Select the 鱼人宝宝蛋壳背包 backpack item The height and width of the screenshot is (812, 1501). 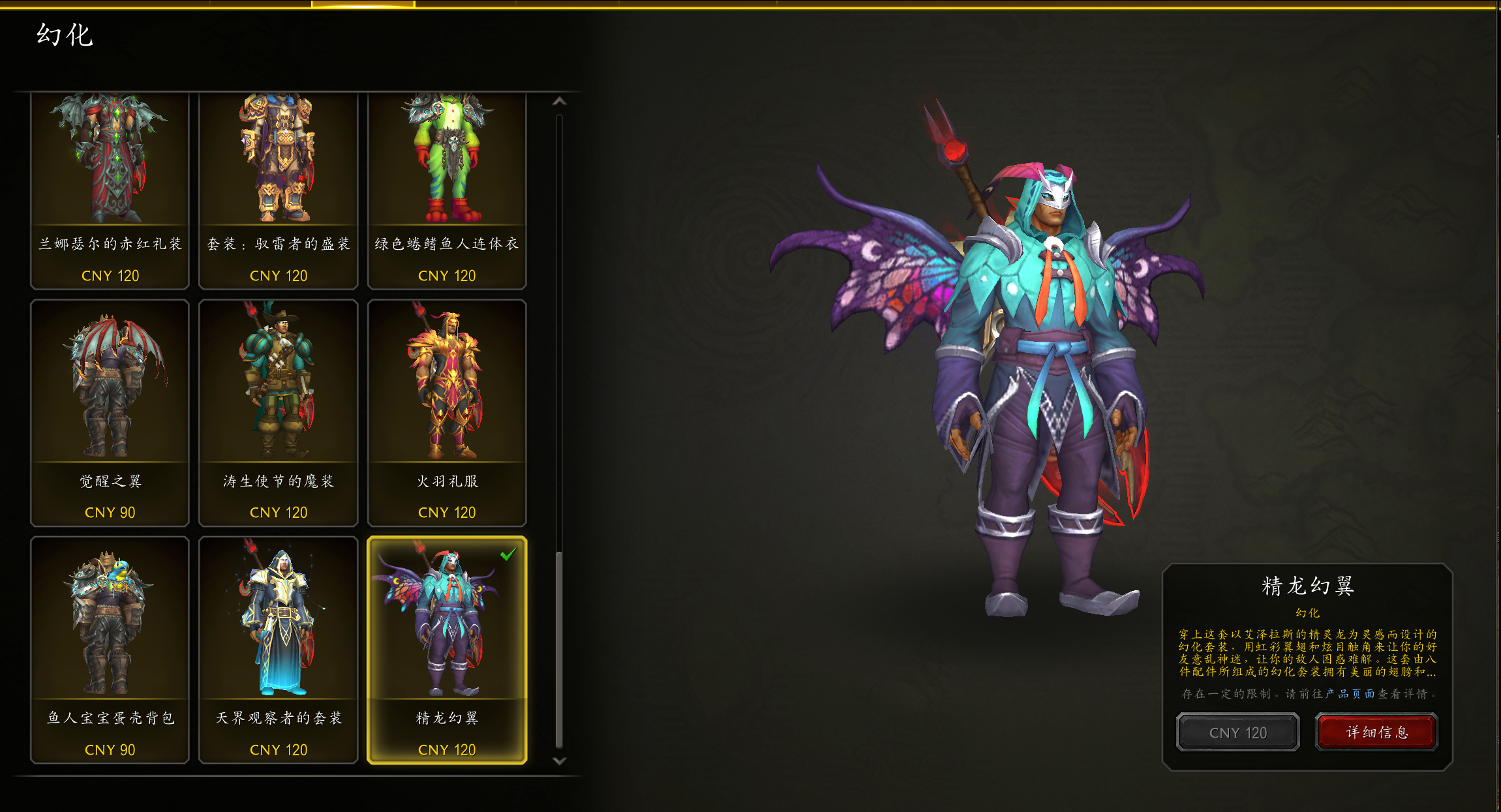110,649
